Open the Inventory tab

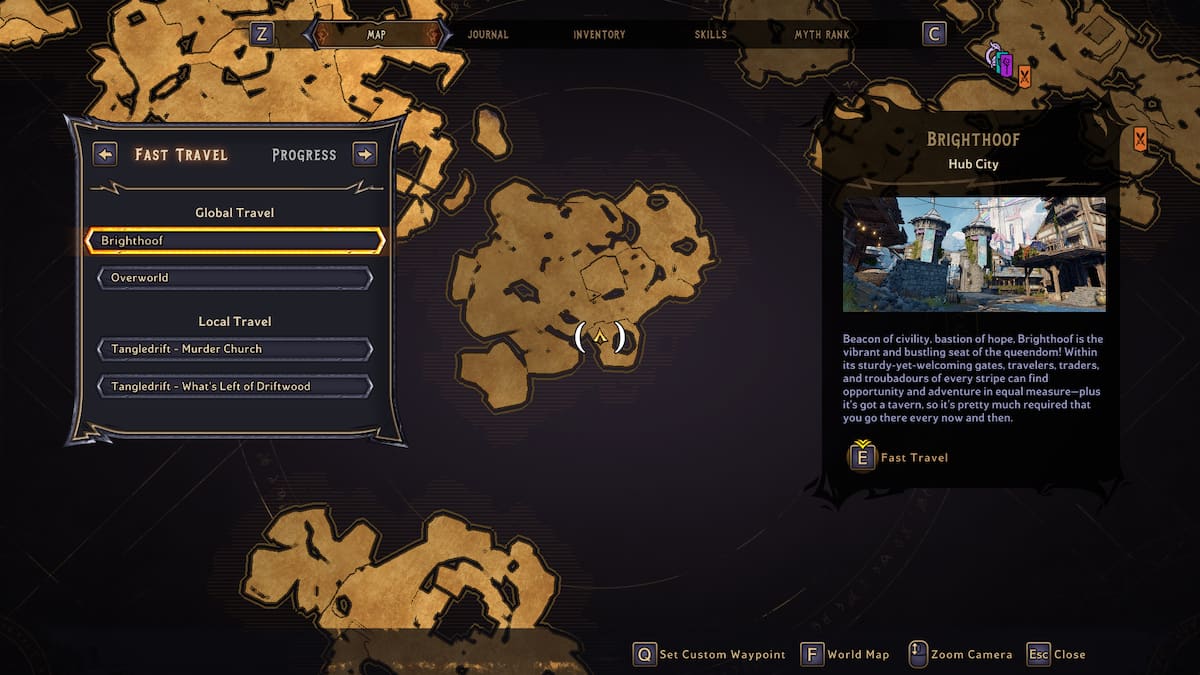(599, 34)
